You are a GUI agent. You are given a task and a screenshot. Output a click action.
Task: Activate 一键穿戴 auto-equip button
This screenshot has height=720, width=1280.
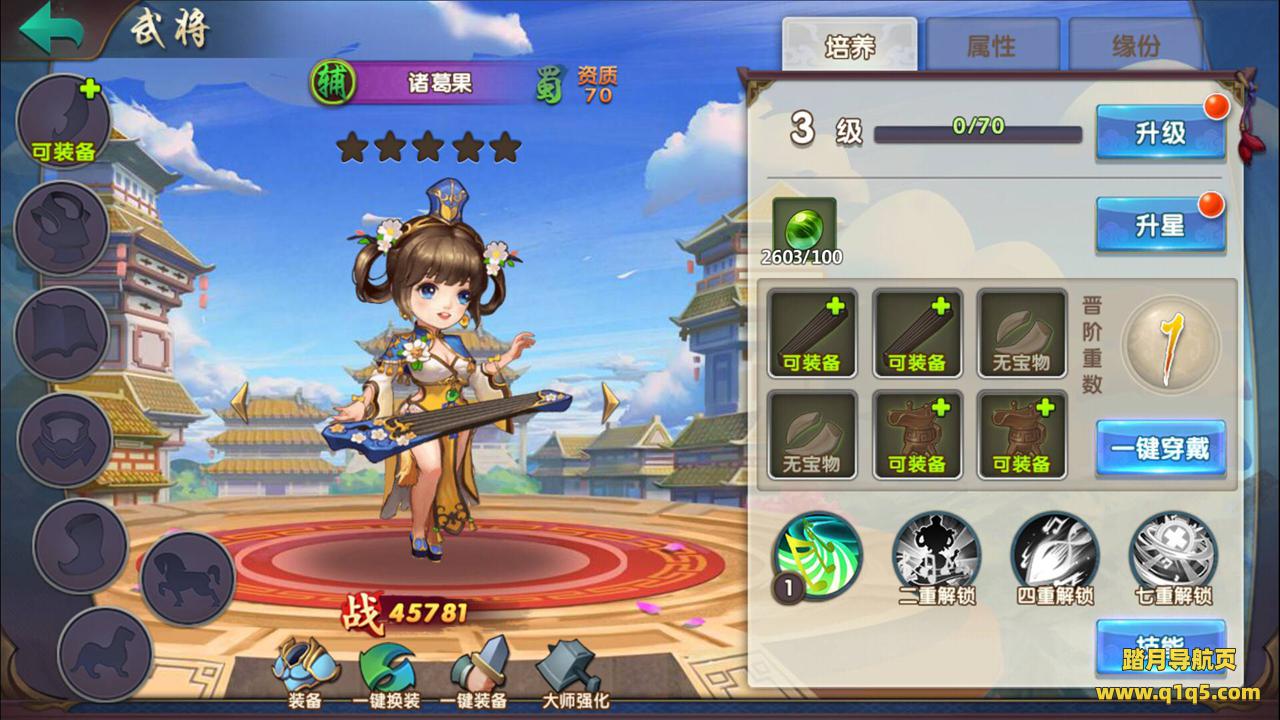point(1160,448)
